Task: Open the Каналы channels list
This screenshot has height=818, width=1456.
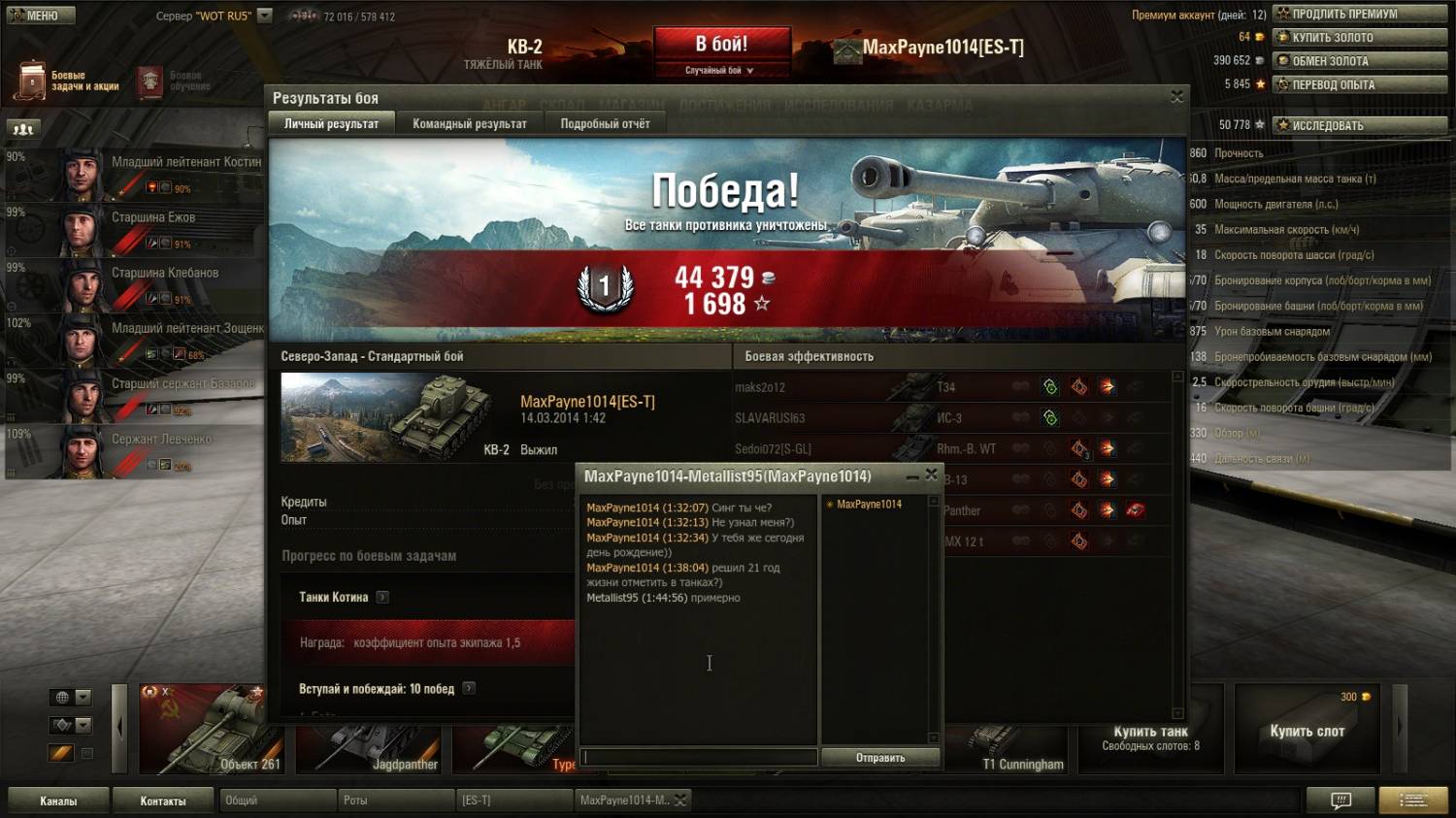Action: [58, 801]
